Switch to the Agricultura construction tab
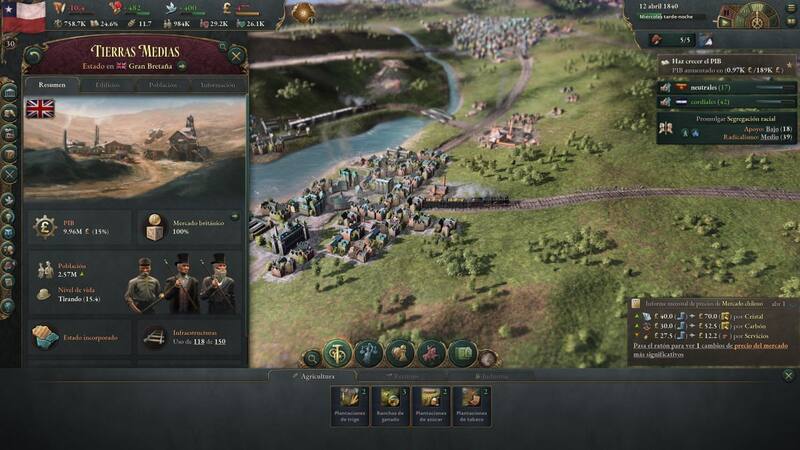Image resolution: width=800 pixels, height=450 pixels. [x=313, y=377]
